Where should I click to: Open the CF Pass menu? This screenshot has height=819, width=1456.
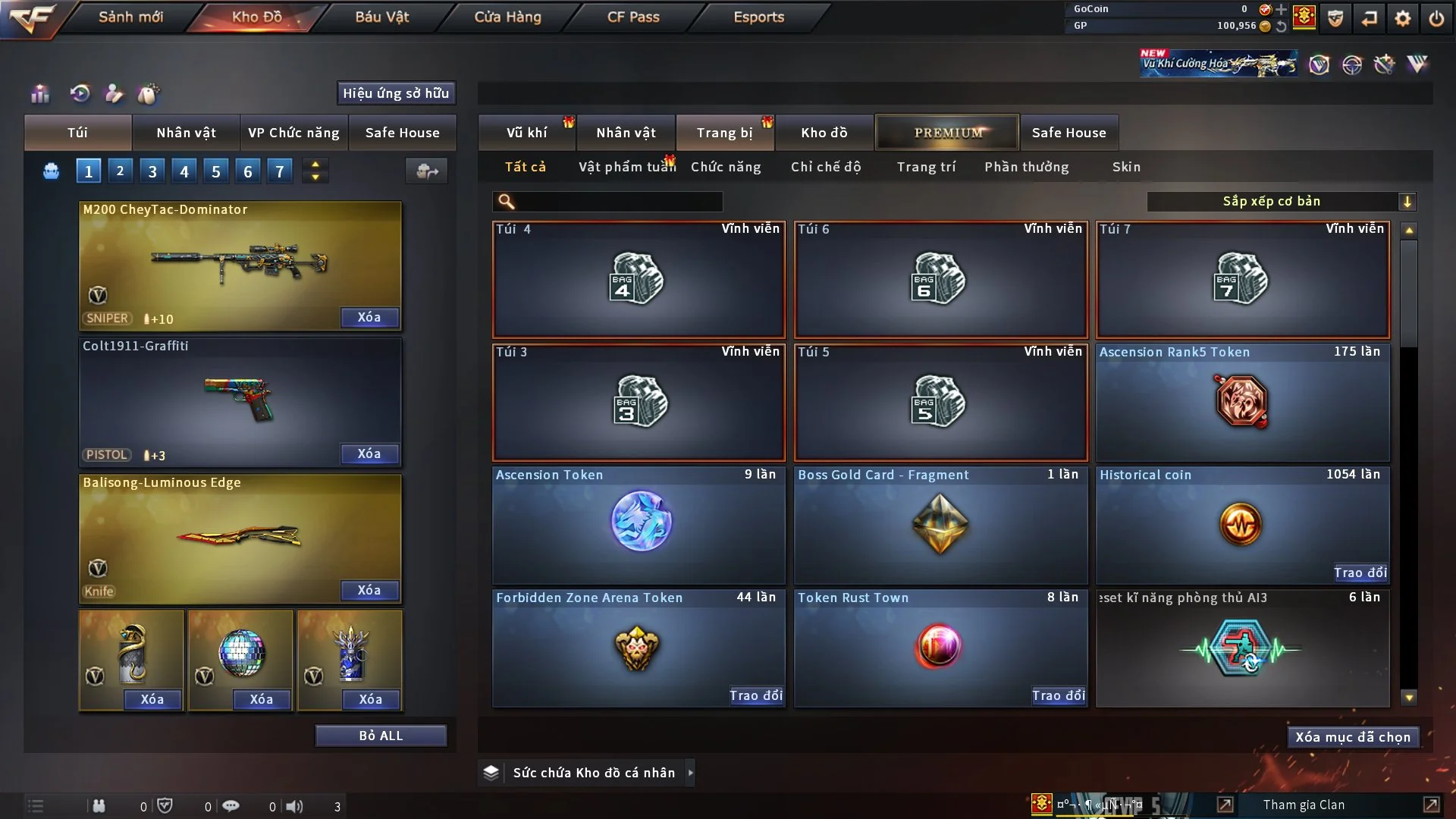(x=633, y=17)
